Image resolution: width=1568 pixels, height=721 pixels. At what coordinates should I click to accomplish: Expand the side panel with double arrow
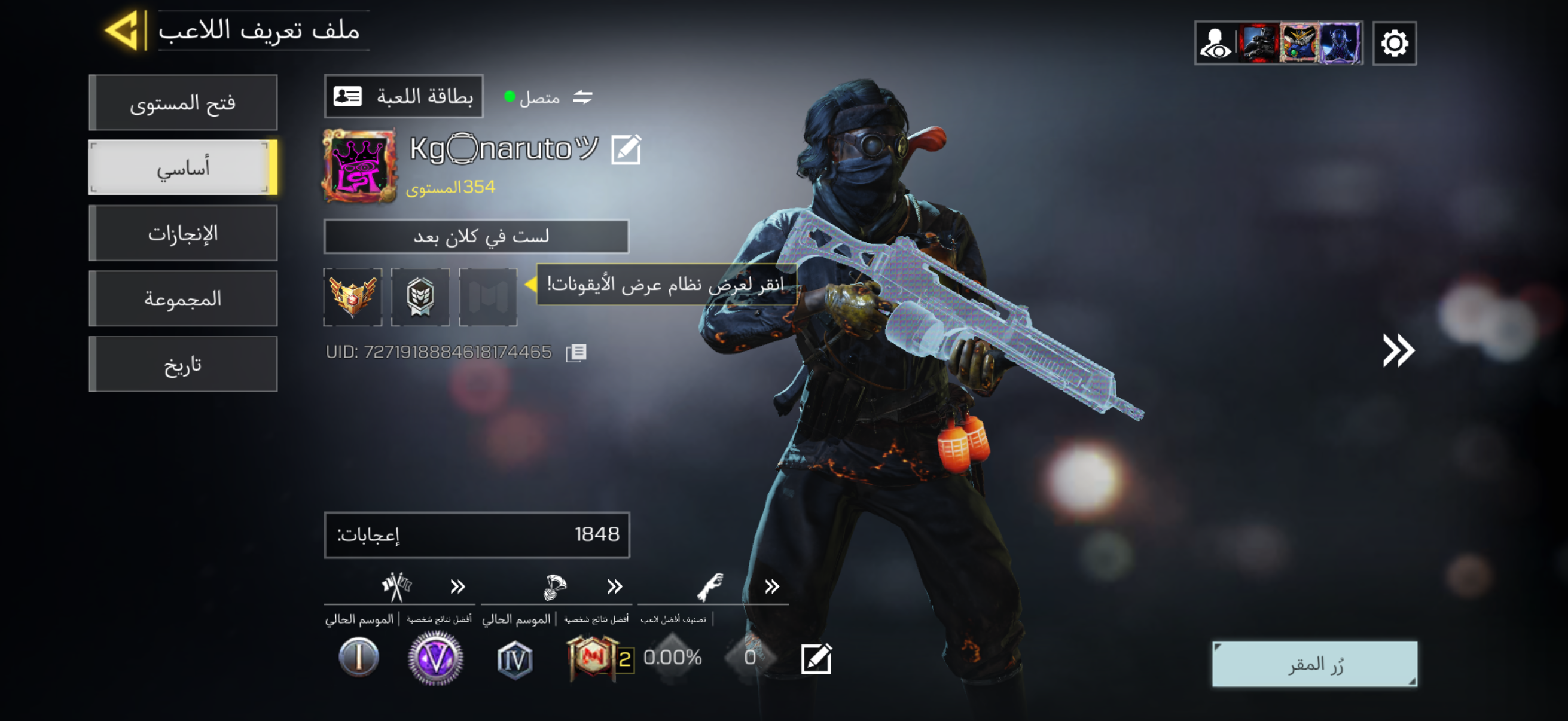pos(1398,350)
